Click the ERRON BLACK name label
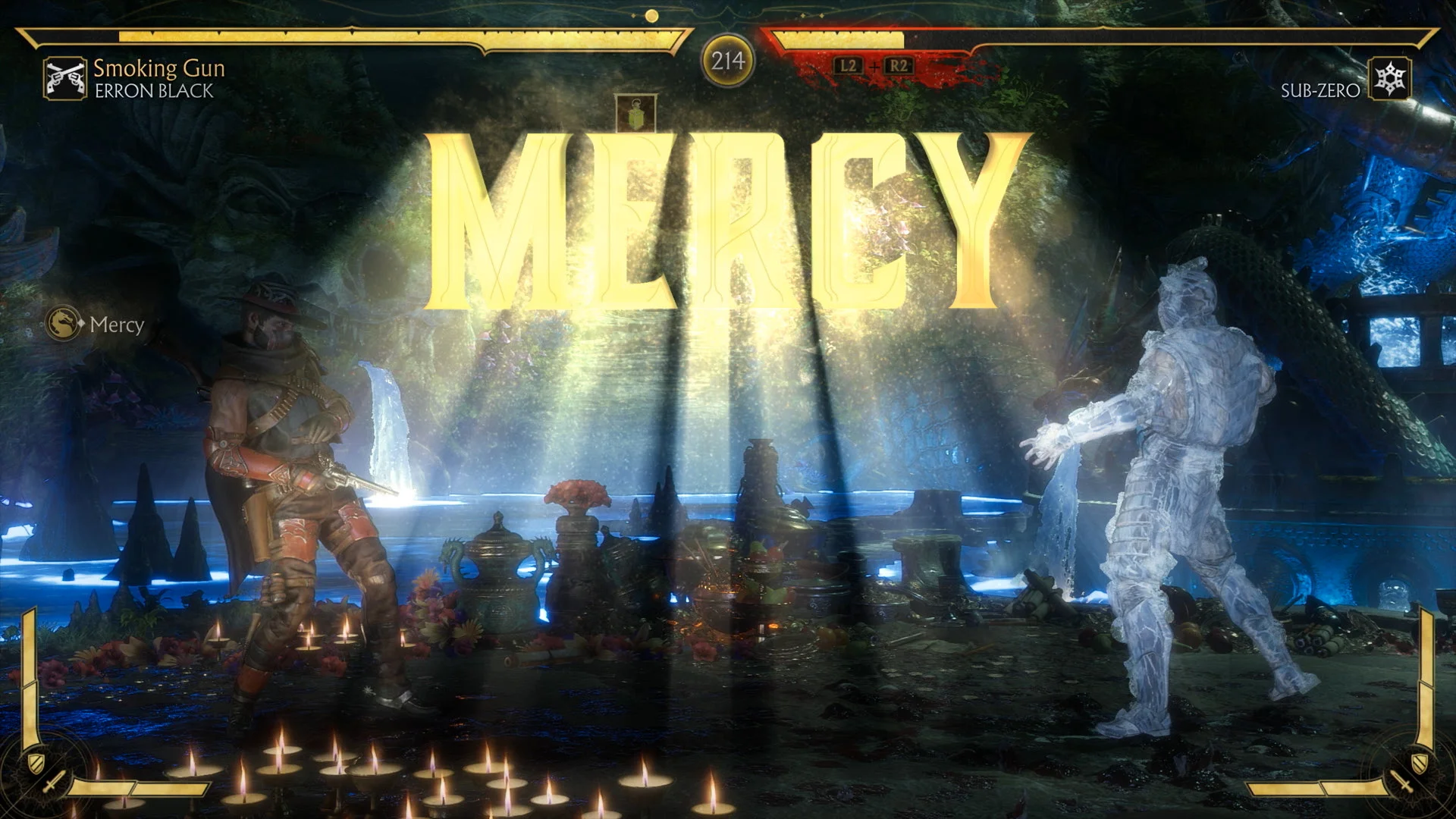This screenshot has width=1456, height=819. point(152,92)
